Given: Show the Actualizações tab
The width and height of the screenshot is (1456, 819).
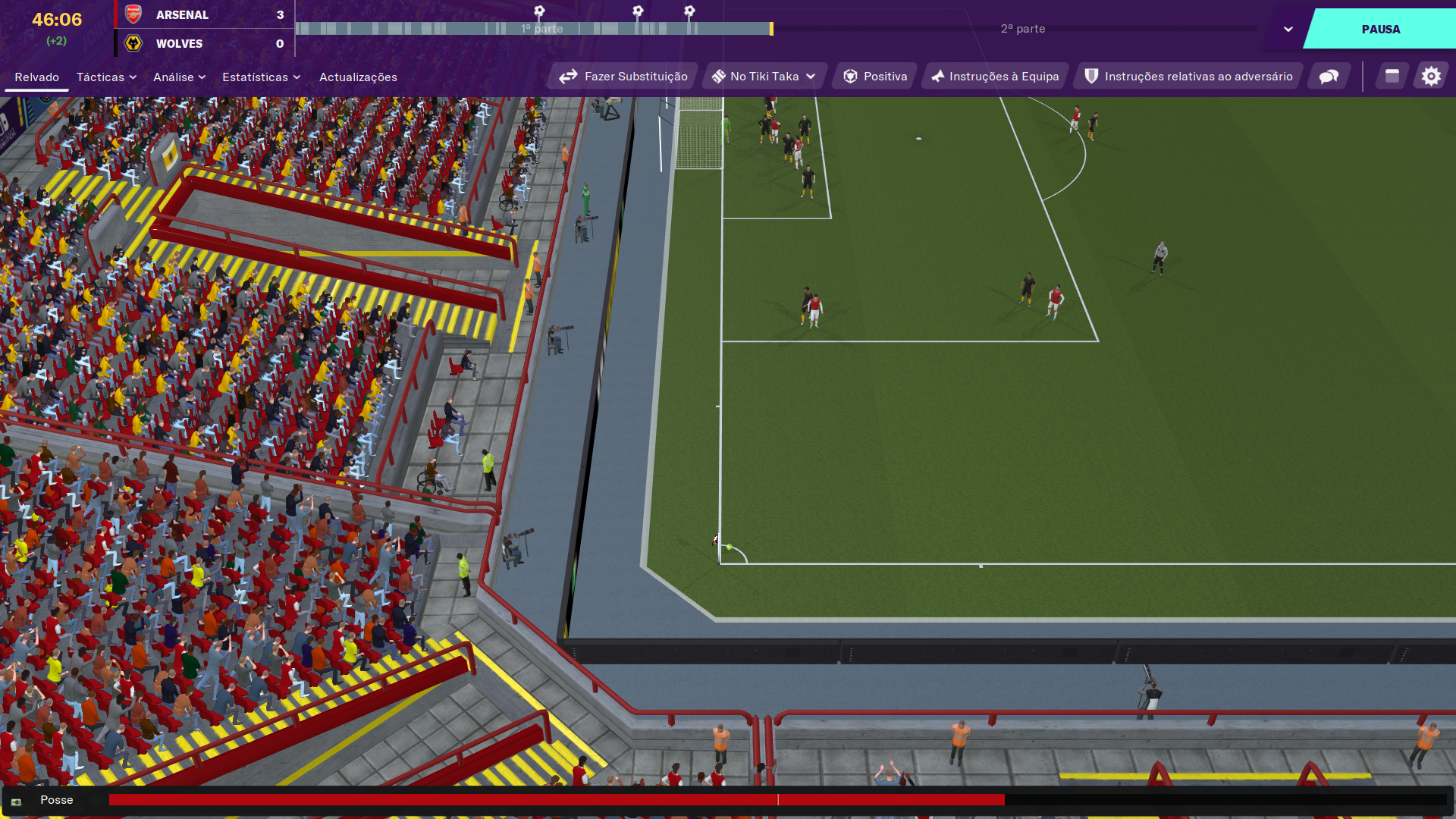Looking at the screenshot, I should click(358, 77).
